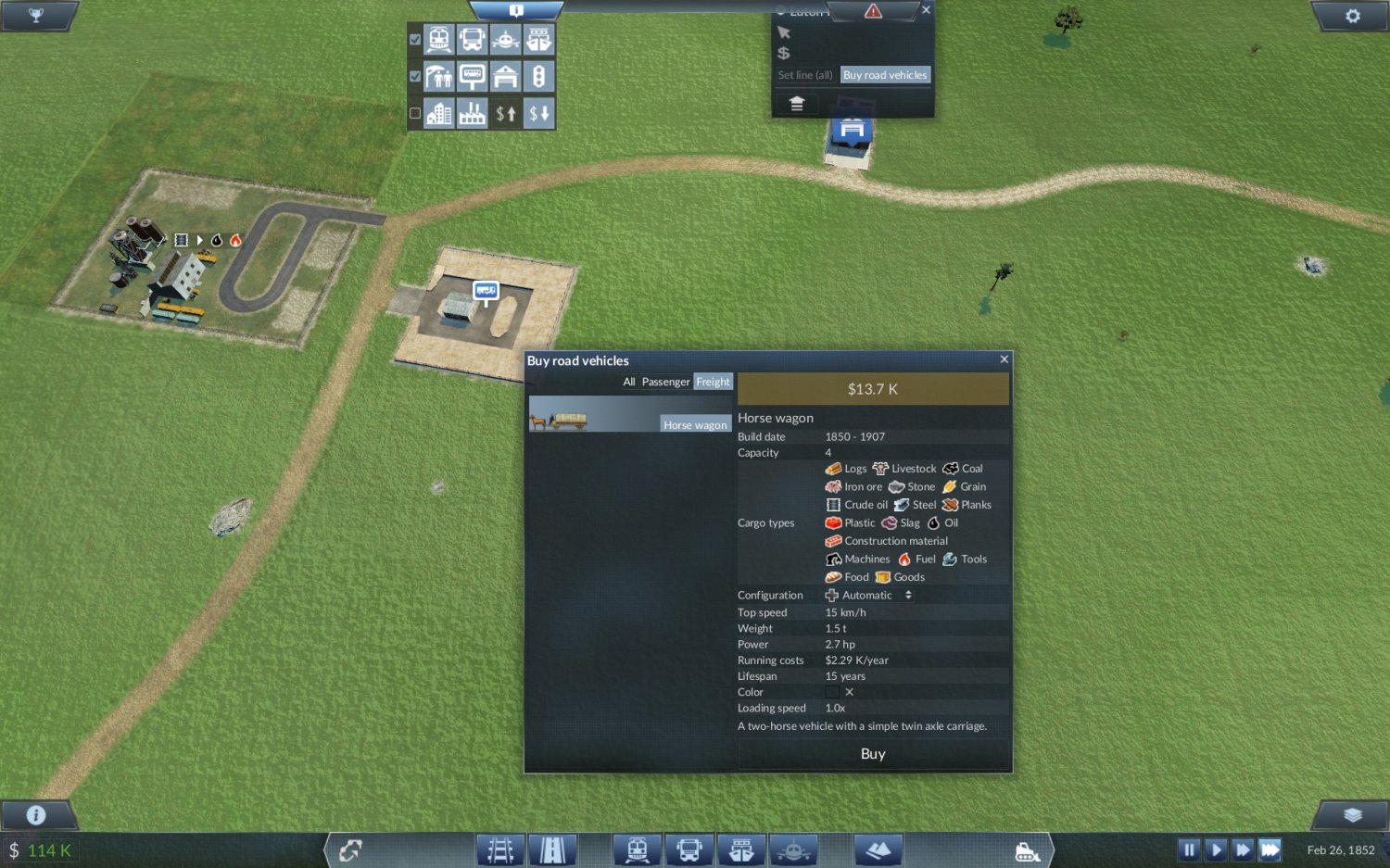This screenshot has width=1390, height=868.
Task: Open the map layers button
Action: pos(1352,815)
